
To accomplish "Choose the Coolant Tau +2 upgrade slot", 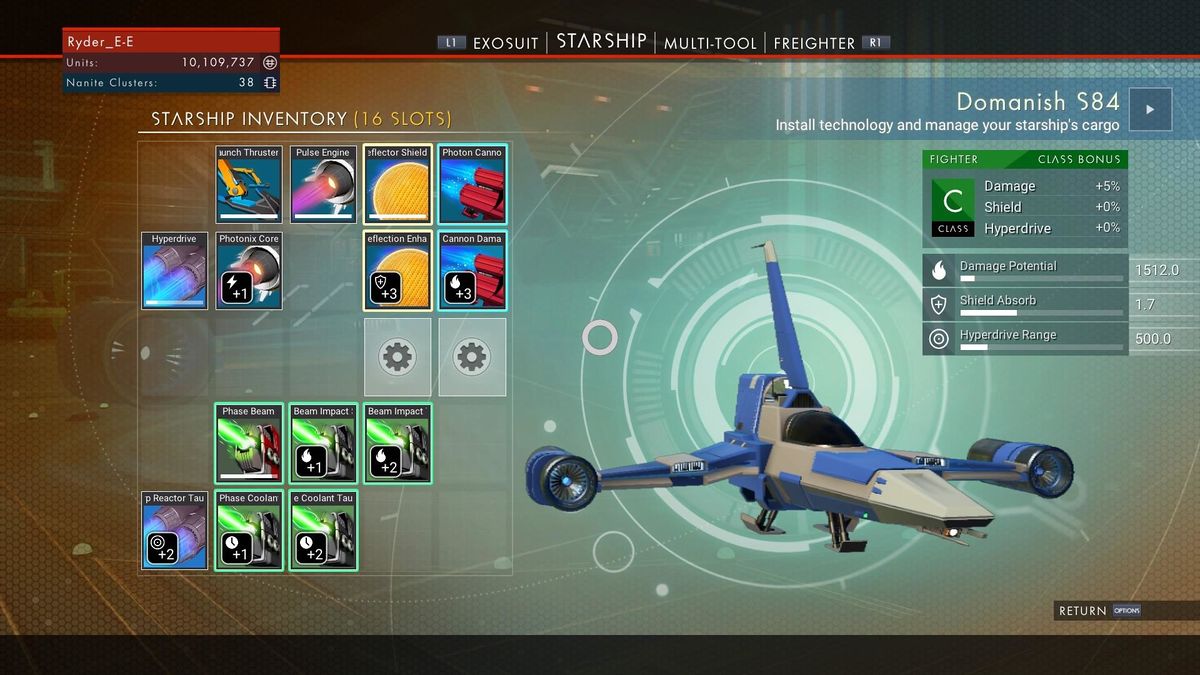I will click(x=323, y=530).
